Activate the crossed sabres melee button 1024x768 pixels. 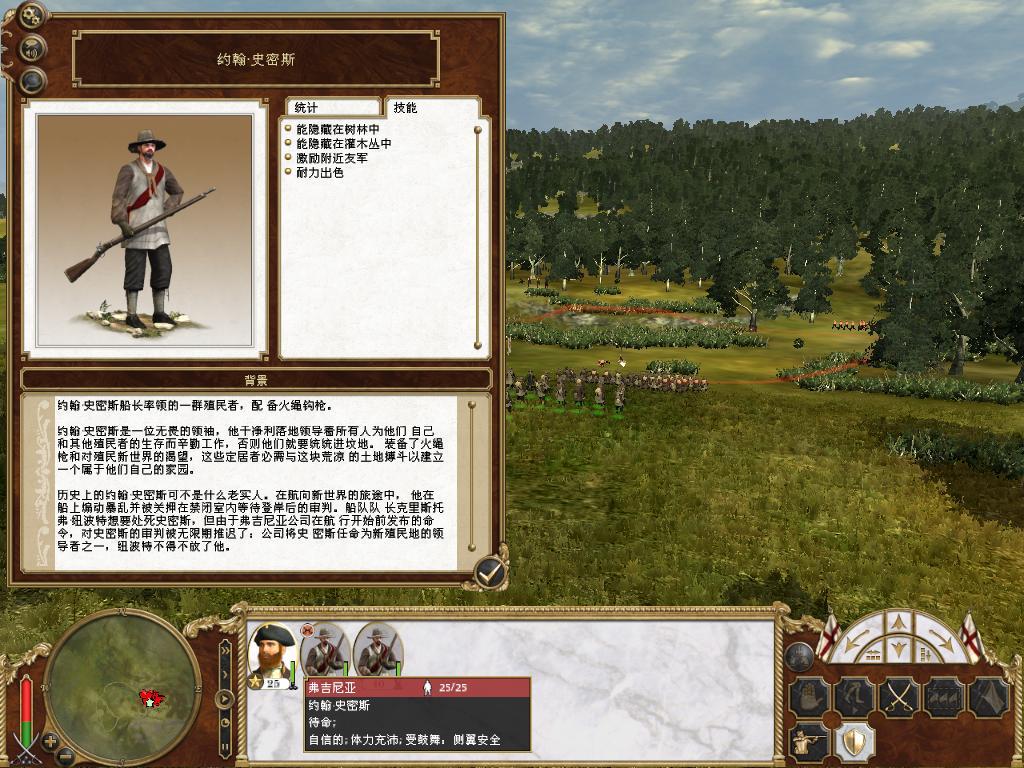(899, 695)
